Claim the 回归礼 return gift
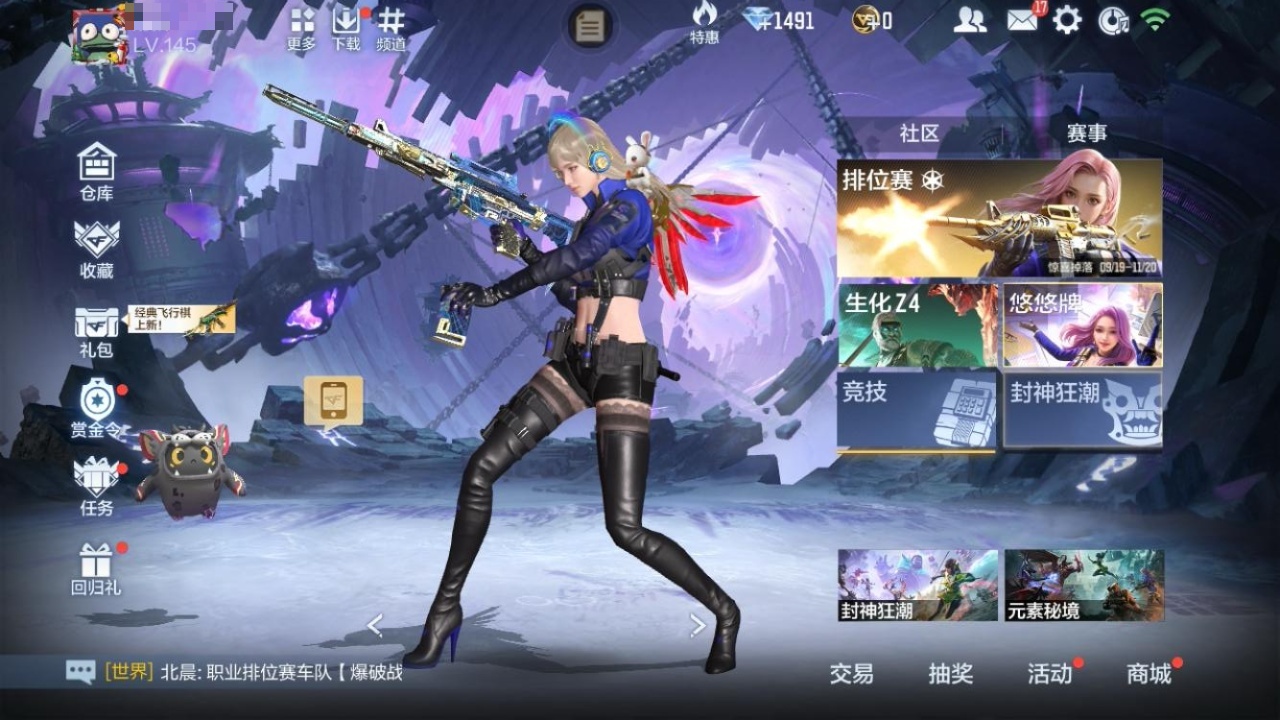The width and height of the screenshot is (1280, 720). (97, 569)
